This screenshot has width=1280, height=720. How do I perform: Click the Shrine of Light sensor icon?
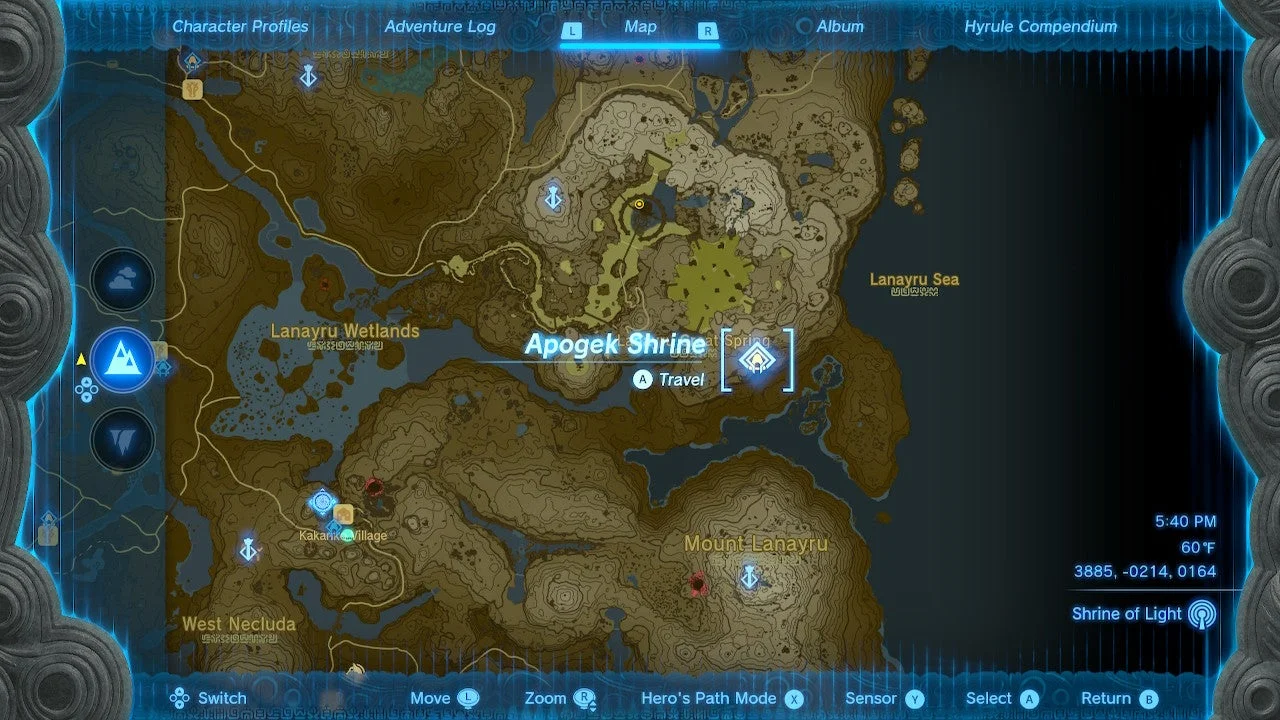click(1201, 613)
